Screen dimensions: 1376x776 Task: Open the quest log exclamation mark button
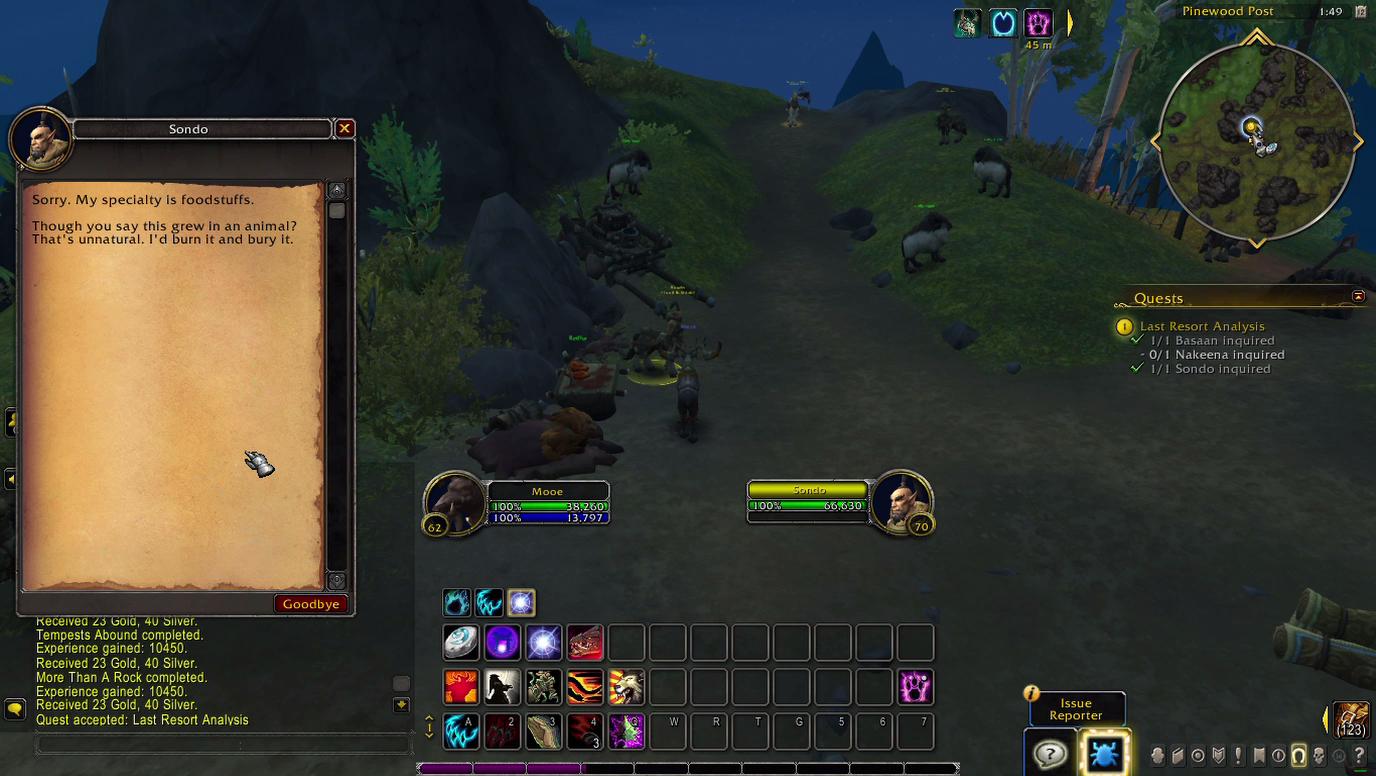pos(1238,756)
